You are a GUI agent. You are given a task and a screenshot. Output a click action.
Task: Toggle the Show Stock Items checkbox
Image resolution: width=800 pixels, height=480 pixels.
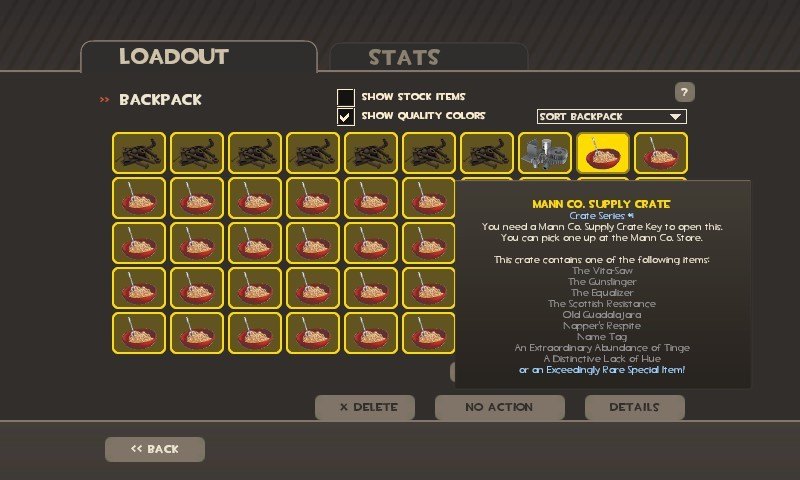click(x=346, y=97)
